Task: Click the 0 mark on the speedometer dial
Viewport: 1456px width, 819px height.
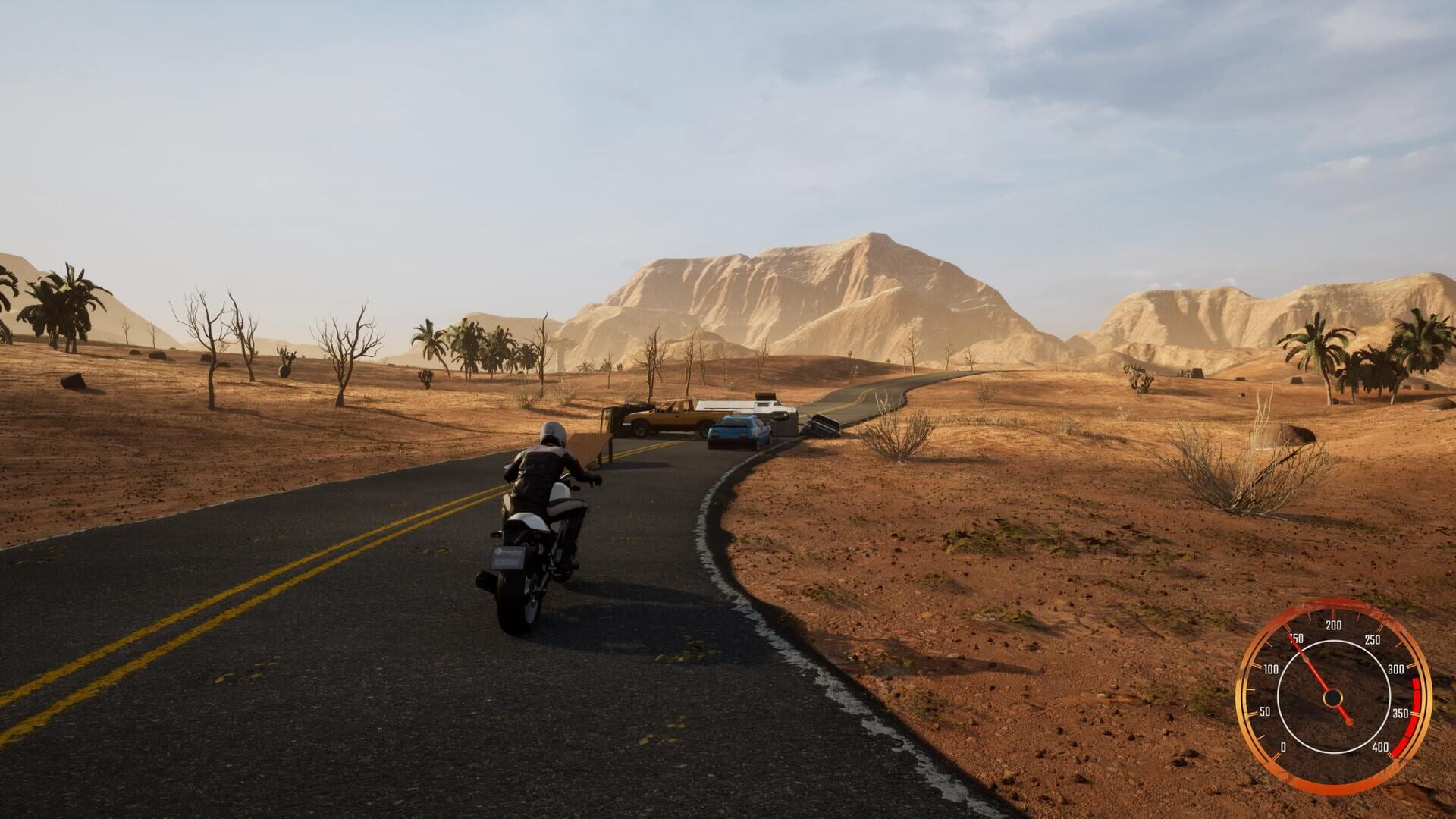Action: [1284, 746]
